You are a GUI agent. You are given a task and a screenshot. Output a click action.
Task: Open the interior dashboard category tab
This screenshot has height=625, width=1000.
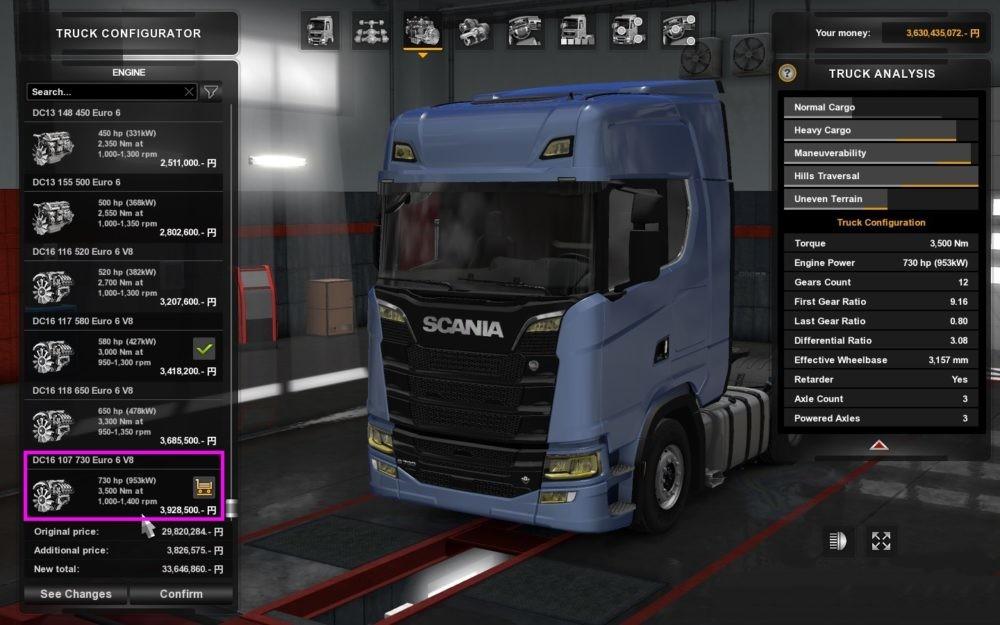pyautogui.click(x=526, y=30)
